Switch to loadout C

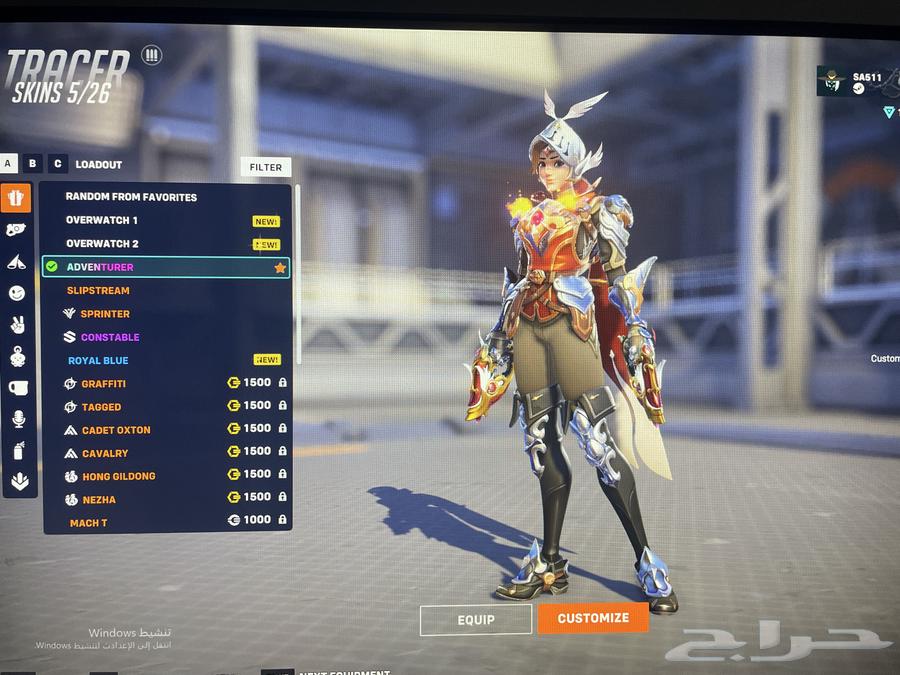click(x=58, y=163)
